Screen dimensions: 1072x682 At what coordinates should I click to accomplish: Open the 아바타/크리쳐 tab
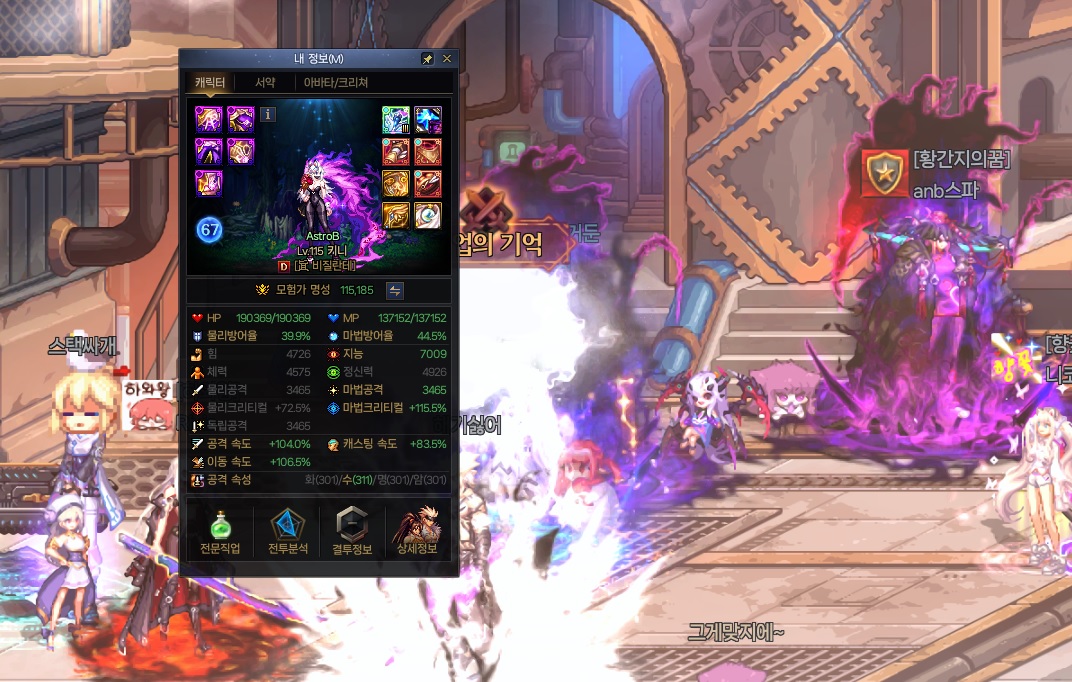336,83
